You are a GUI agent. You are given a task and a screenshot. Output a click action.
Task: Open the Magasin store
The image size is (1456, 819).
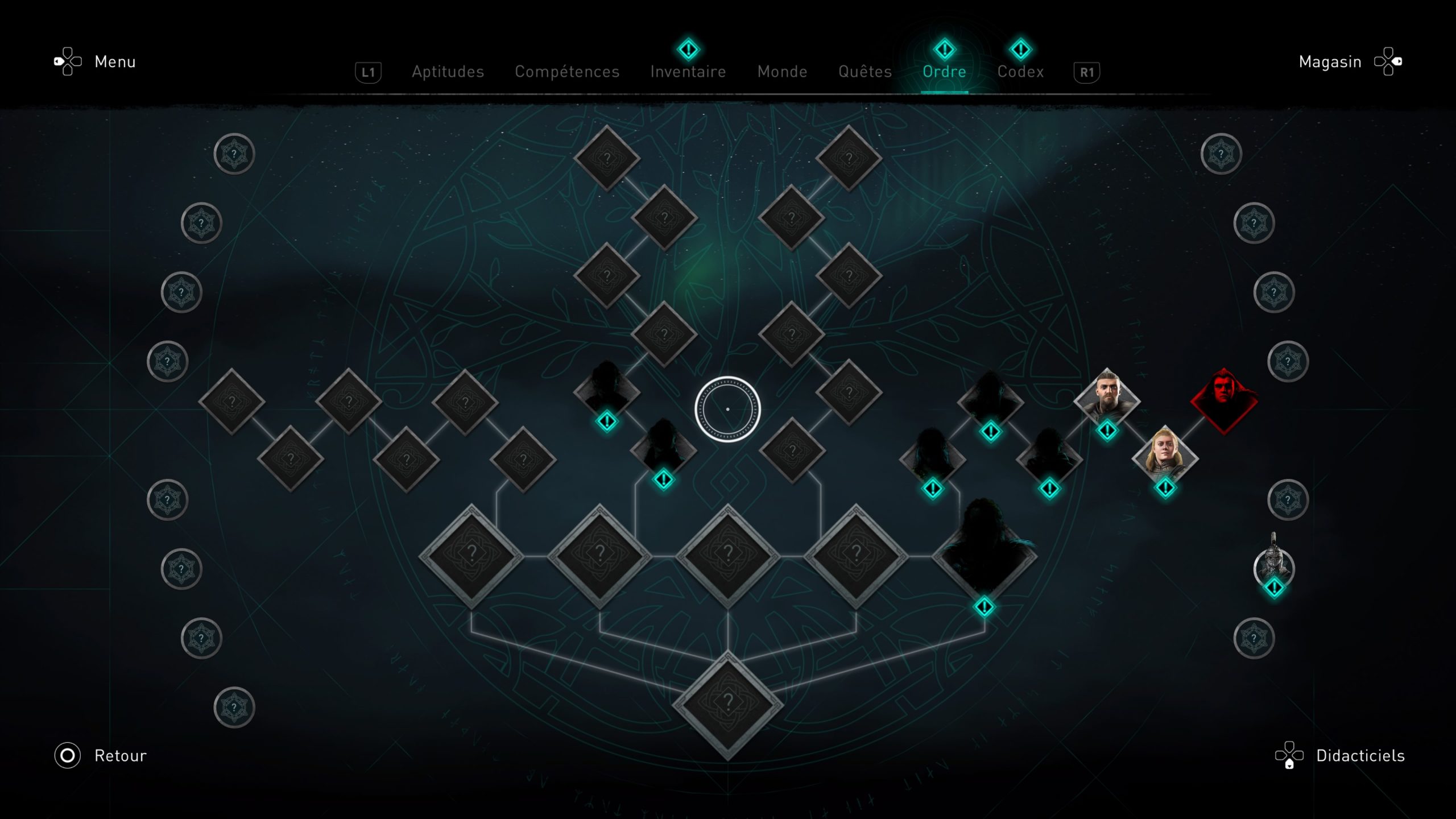click(x=1330, y=61)
